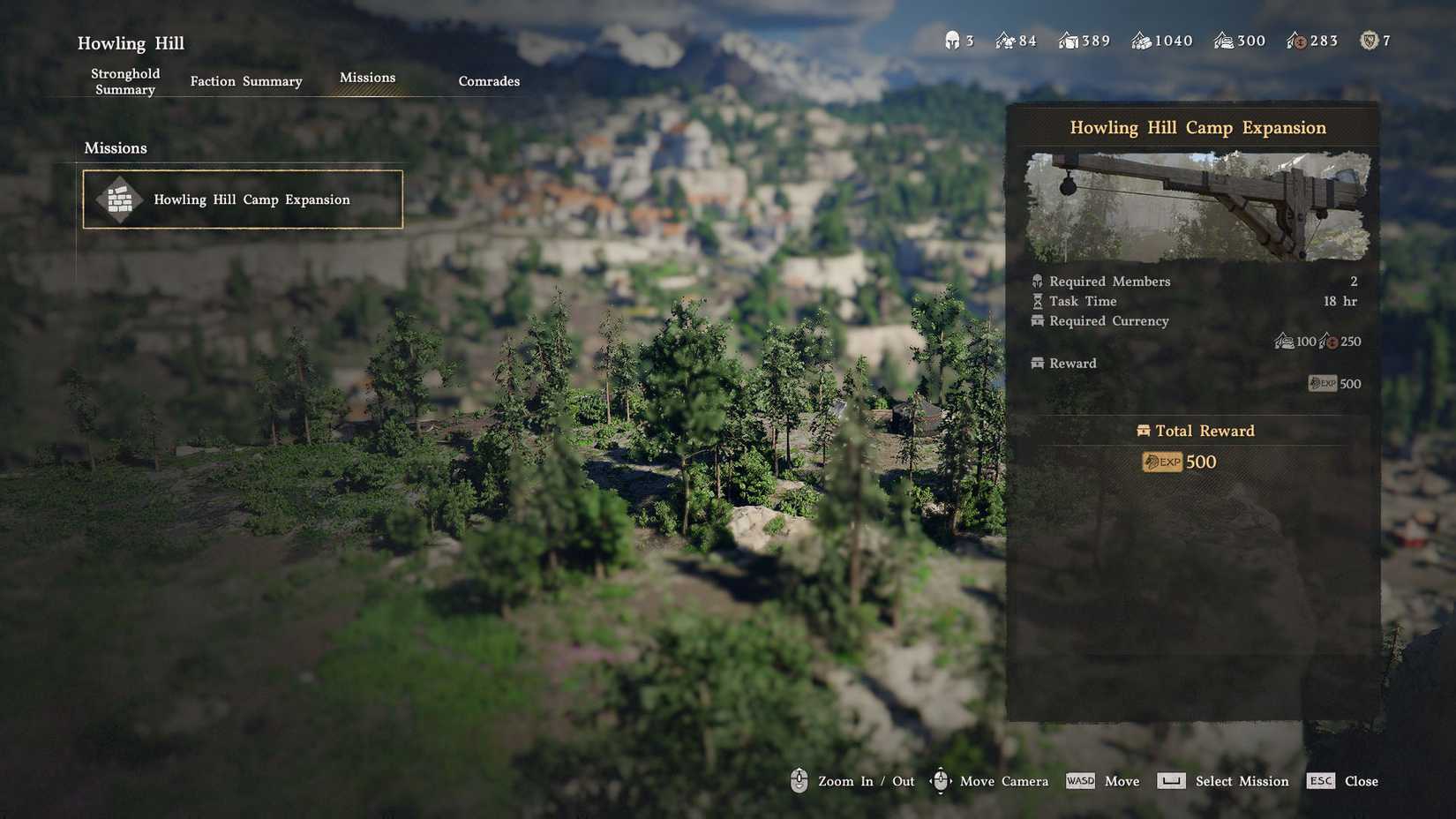The height and width of the screenshot is (819, 1456).
Task: Switch to the Stronghold Summary tab
Action: [124, 80]
